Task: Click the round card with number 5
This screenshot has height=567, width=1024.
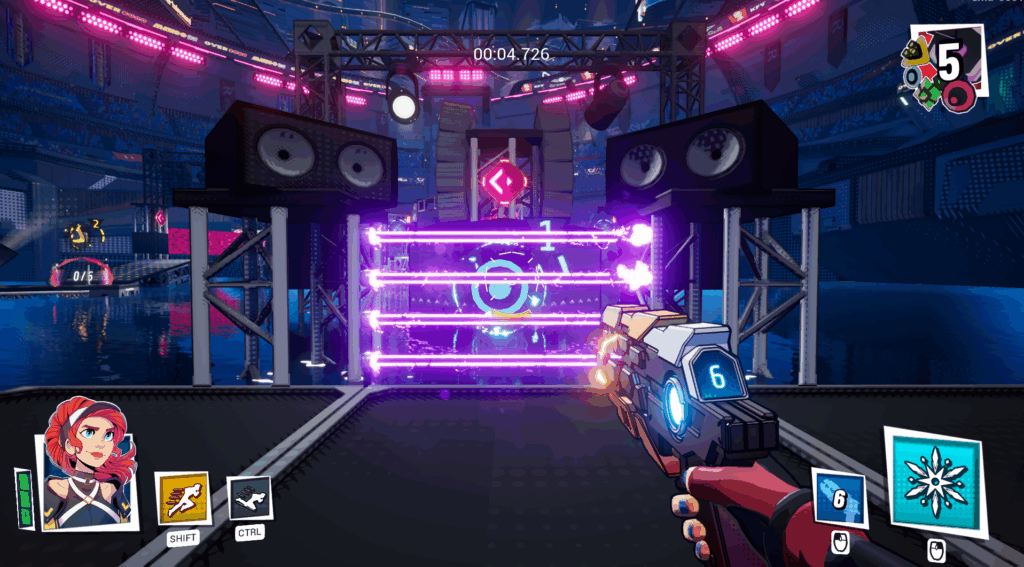Action: tap(947, 64)
